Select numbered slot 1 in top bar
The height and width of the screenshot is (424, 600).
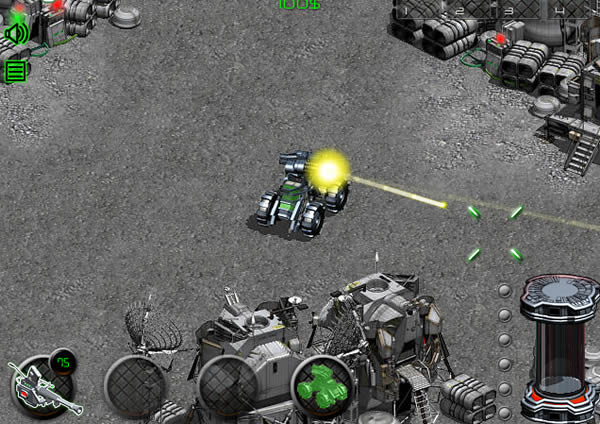[x=408, y=11]
